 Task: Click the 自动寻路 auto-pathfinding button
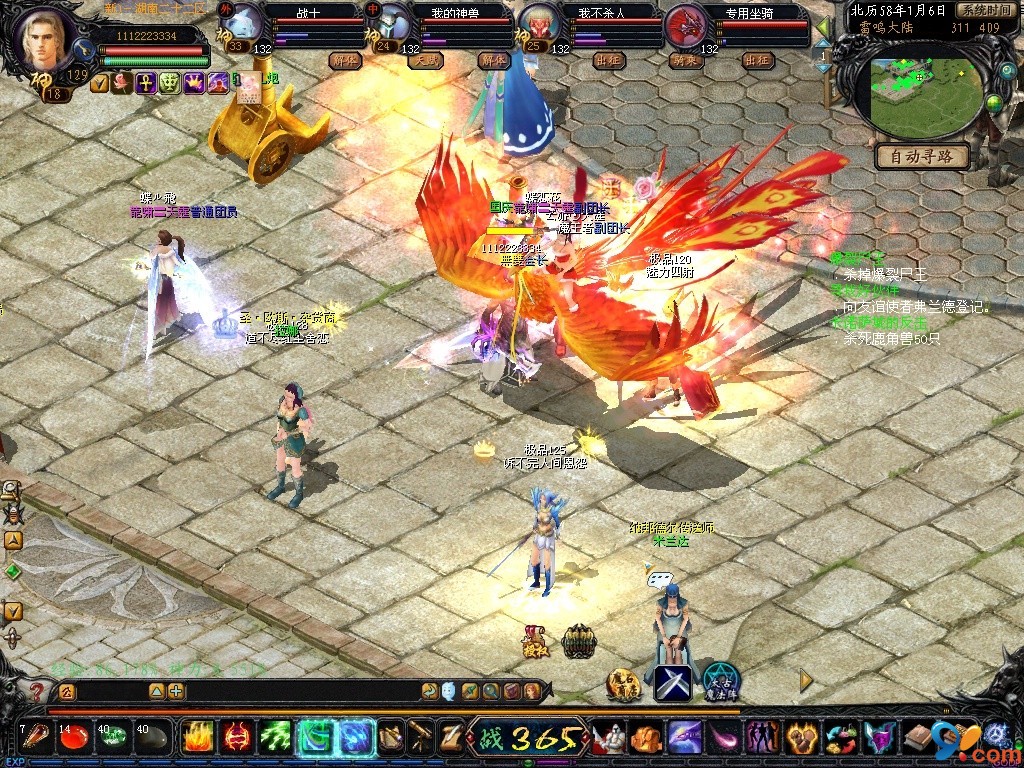(x=922, y=156)
